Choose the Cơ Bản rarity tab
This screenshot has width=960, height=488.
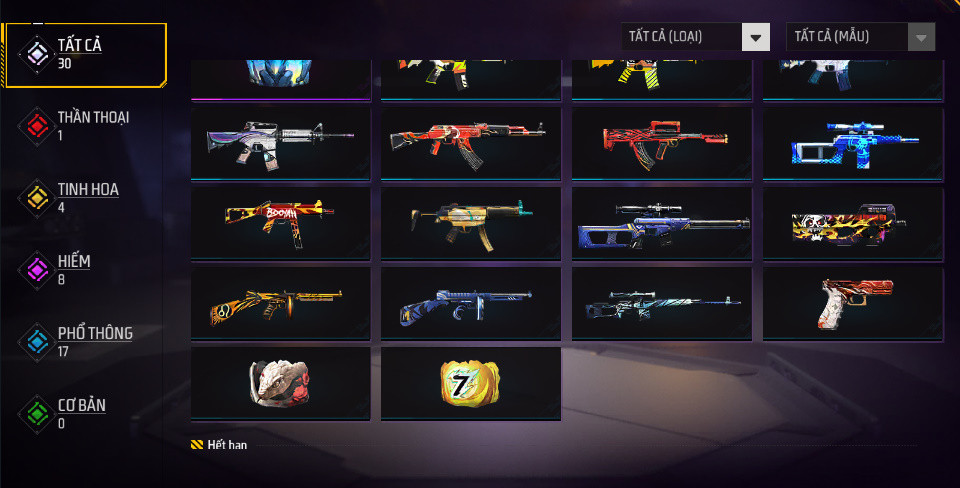point(82,413)
